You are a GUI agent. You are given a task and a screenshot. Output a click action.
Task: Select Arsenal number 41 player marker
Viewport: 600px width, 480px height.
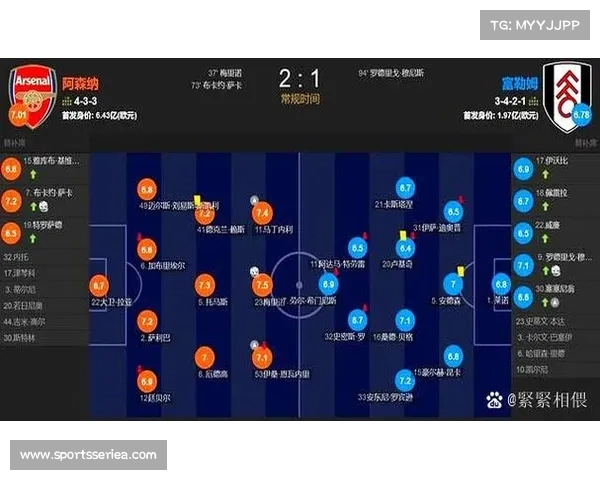[205, 213]
